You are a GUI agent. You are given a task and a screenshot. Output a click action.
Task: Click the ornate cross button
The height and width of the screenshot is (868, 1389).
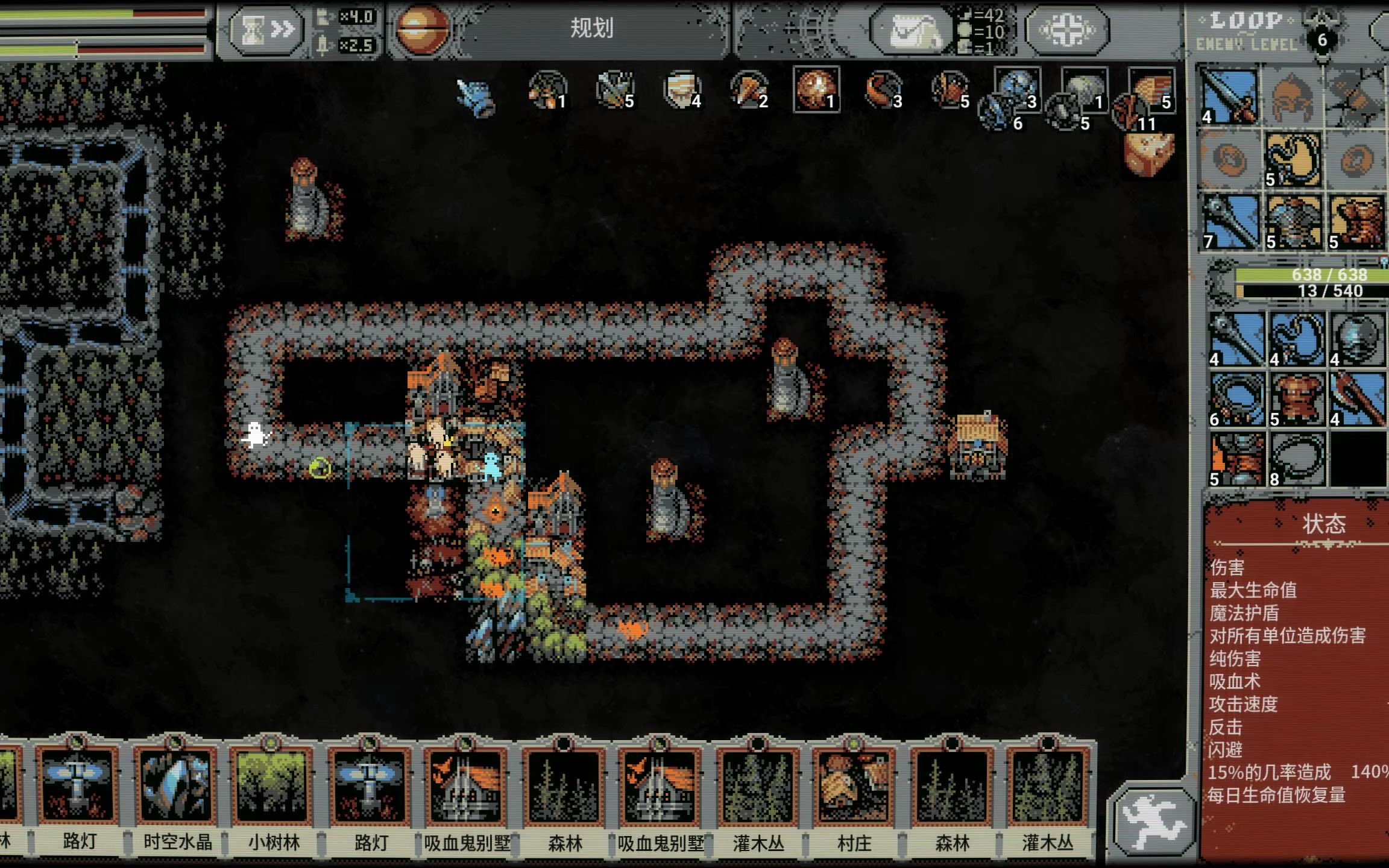(1067, 29)
